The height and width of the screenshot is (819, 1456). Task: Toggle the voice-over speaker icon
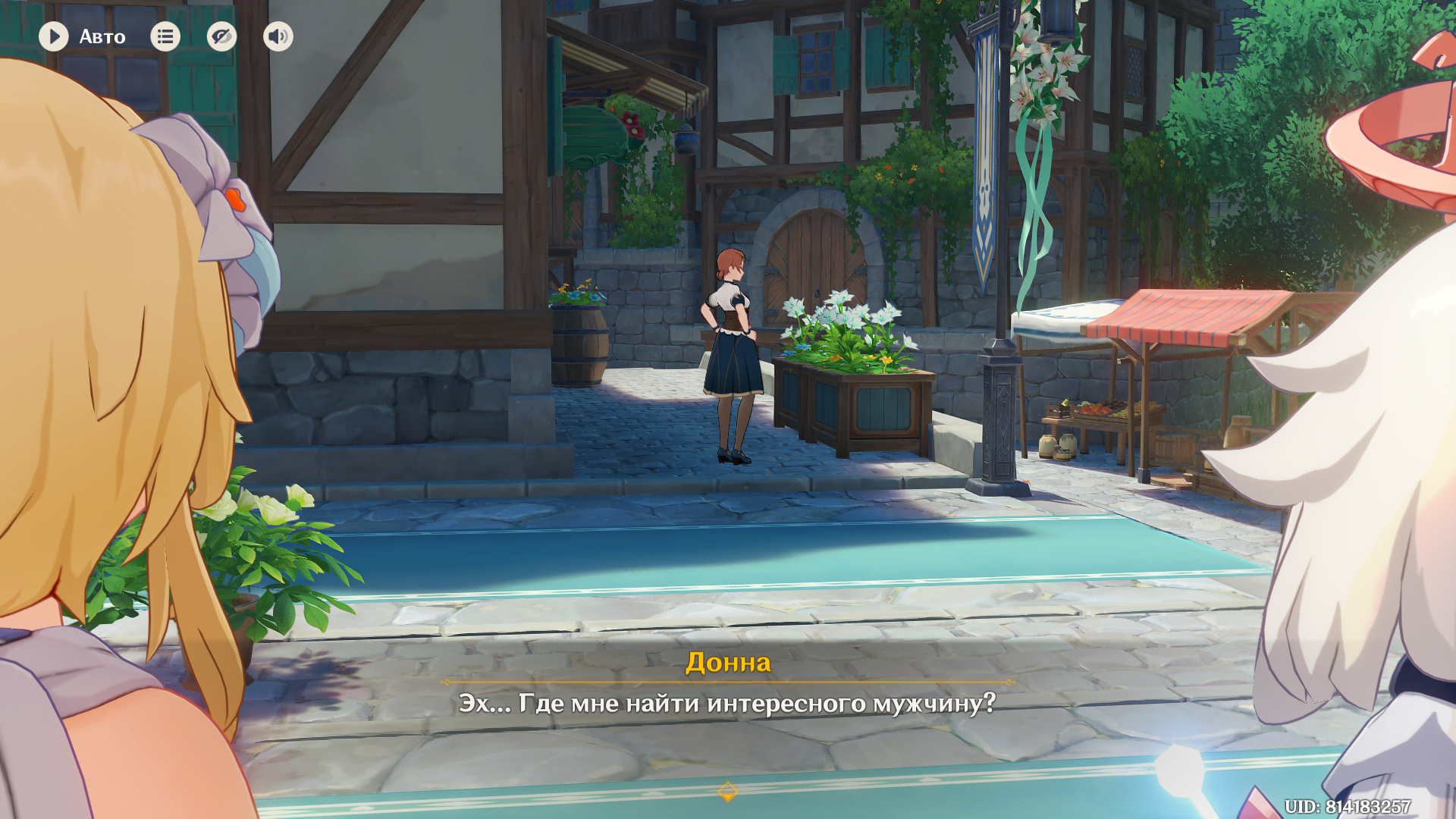tap(278, 36)
